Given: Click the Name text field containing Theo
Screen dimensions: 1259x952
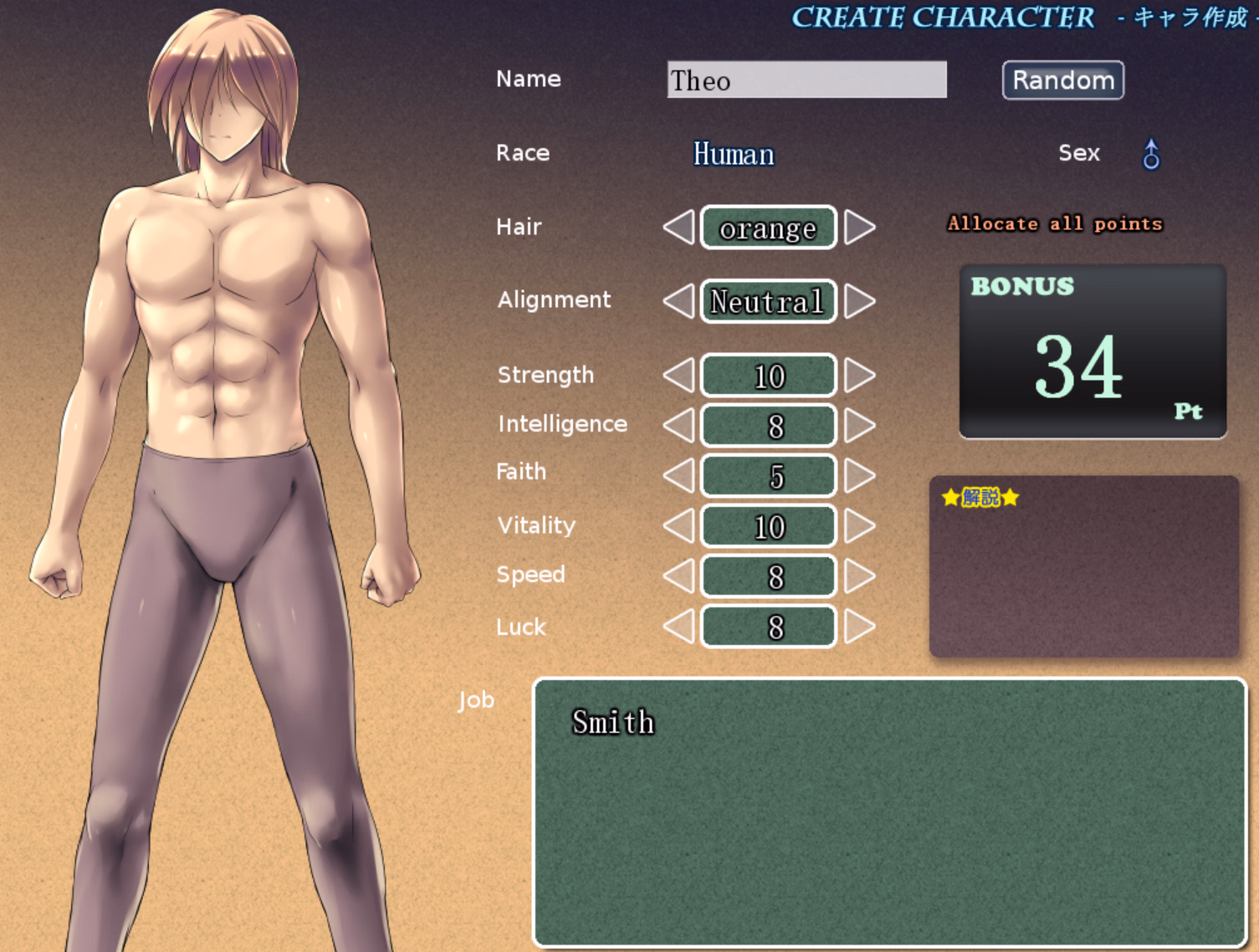Looking at the screenshot, I should pyautogui.click(x=806, y=80).
